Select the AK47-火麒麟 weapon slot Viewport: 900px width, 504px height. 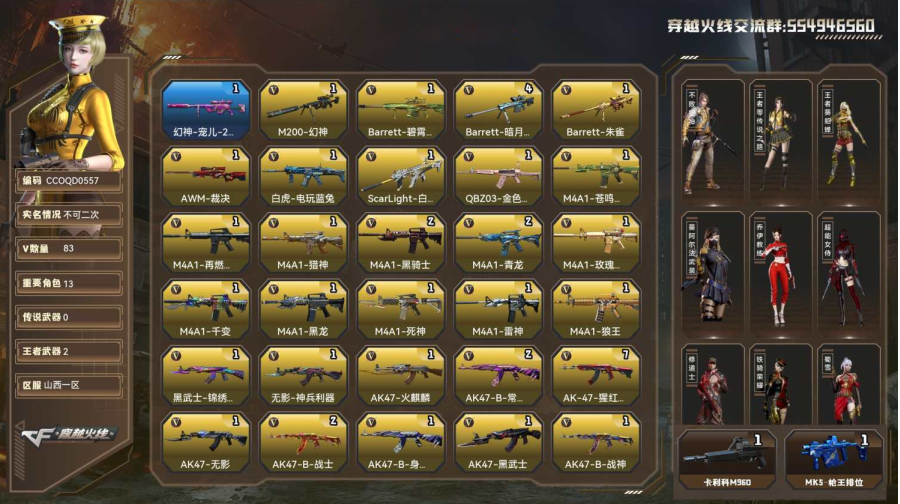click(x=401, y=376)
